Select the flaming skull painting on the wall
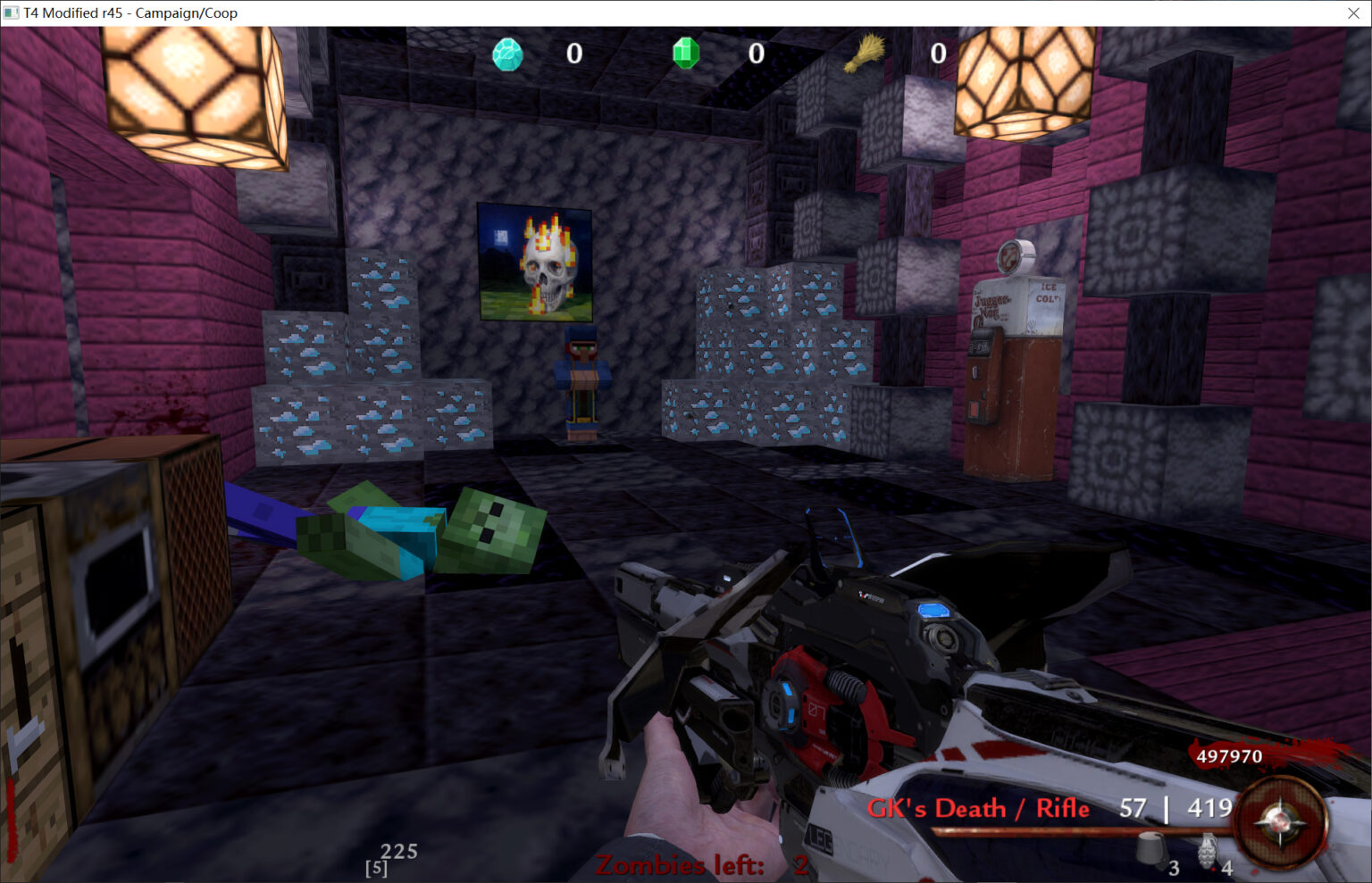This screenshot has width=1372, height=883. 536,261
